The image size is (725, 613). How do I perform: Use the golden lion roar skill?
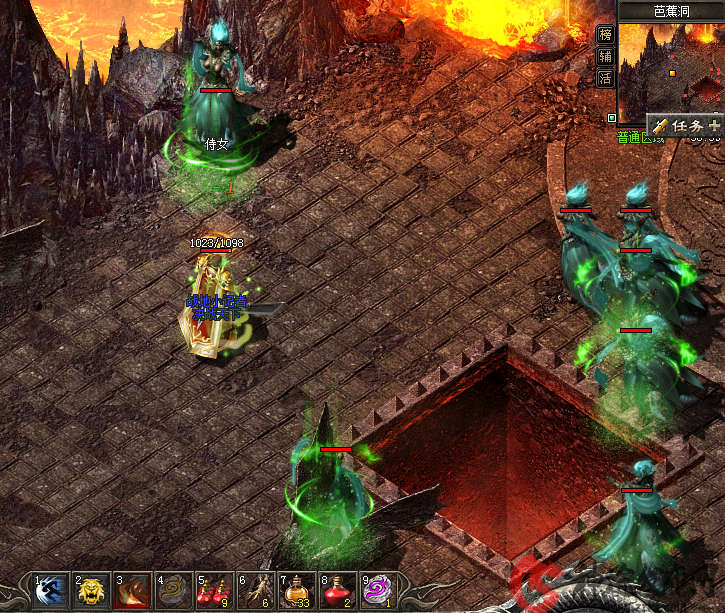(92, 590)
